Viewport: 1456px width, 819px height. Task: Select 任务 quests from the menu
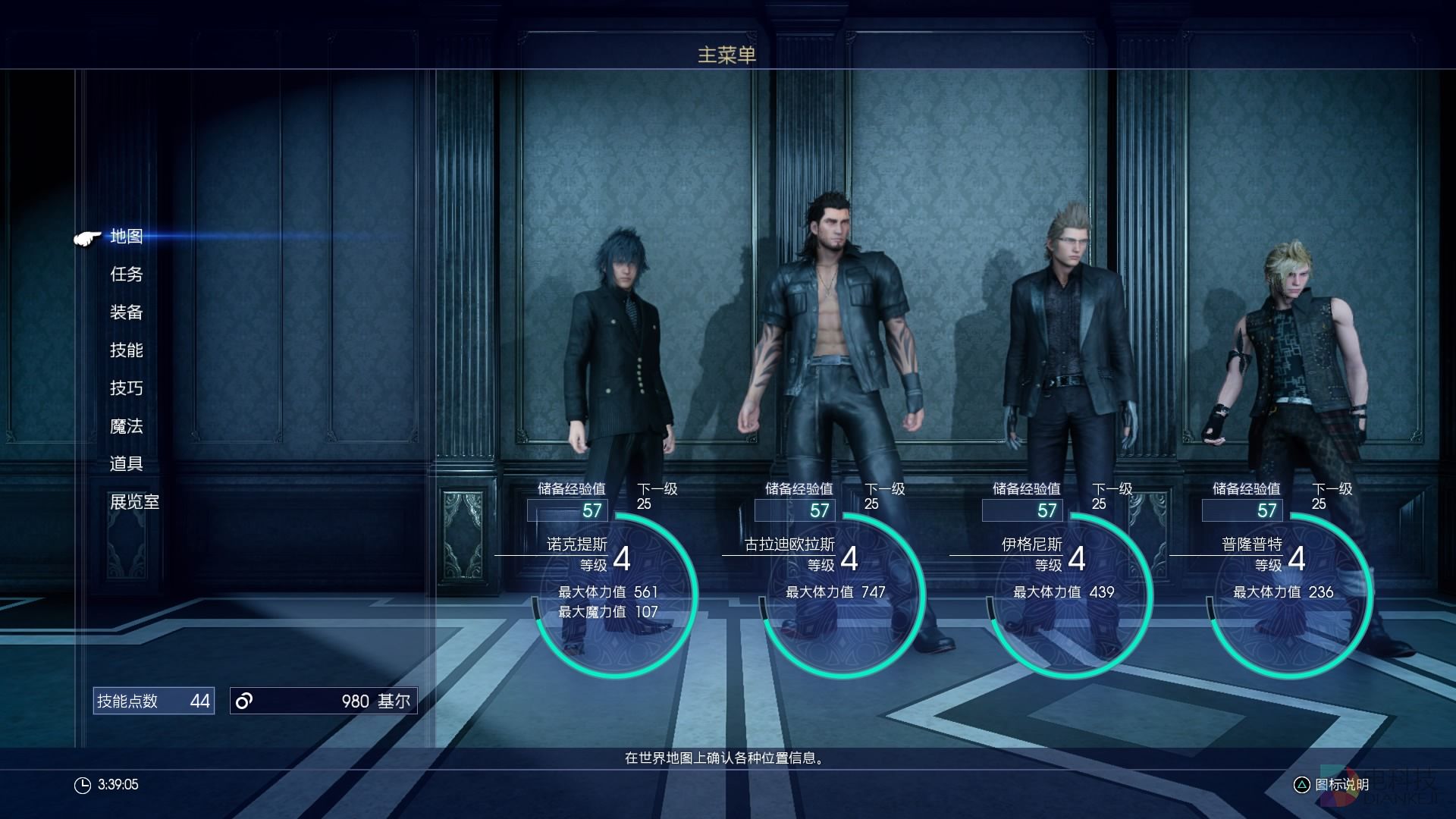tap(127, 275)
